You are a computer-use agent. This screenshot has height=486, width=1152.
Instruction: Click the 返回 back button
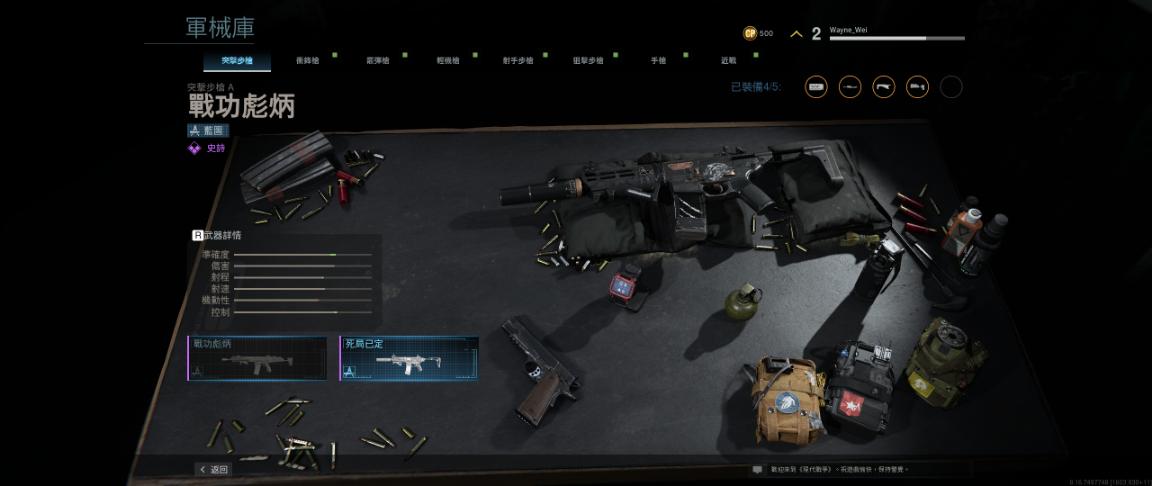tap(214, 469)
